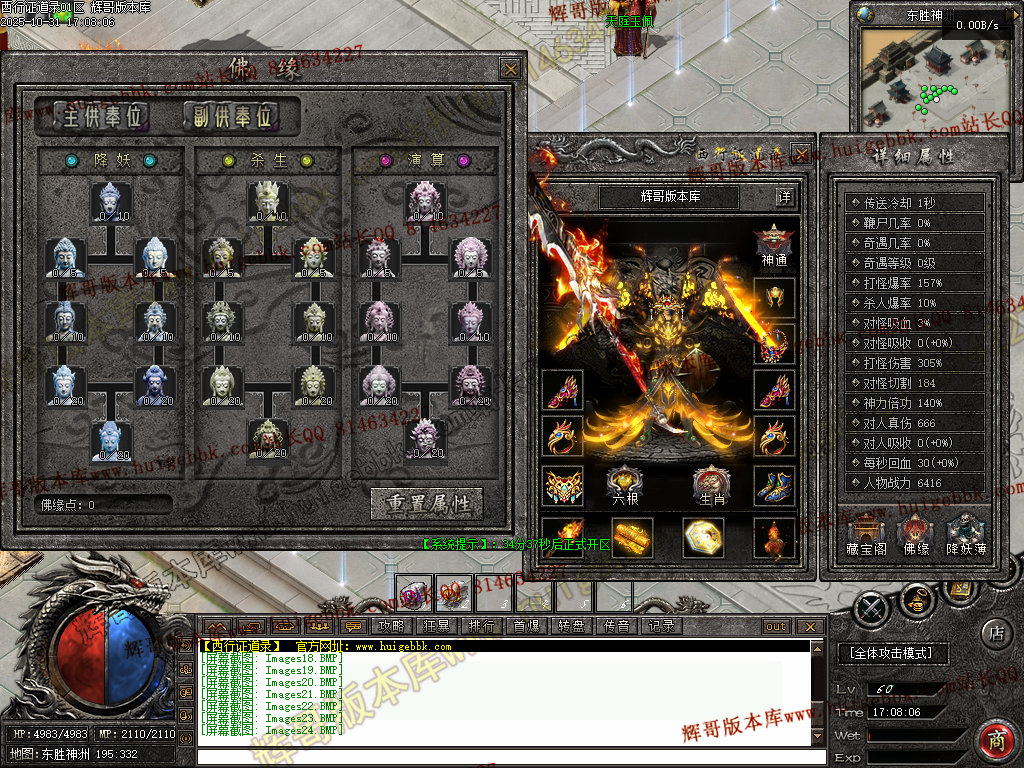Toggle the 全体攻击模式 attack mode
Viewport: 1024px width, 768px height.
[891, 653]
